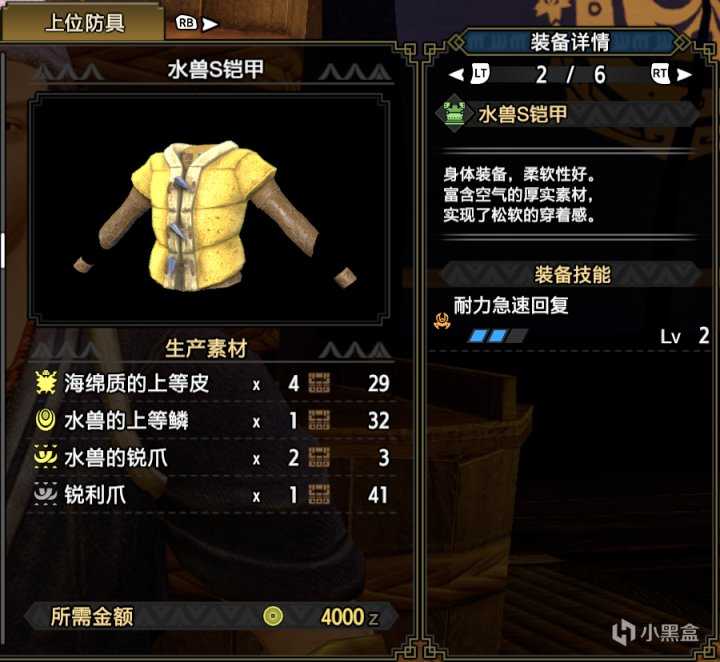The height and width of the screenshot is (662, 720).
Task: Select the 海绵质的上等皮 material row
Action: (x=208, y=383)
